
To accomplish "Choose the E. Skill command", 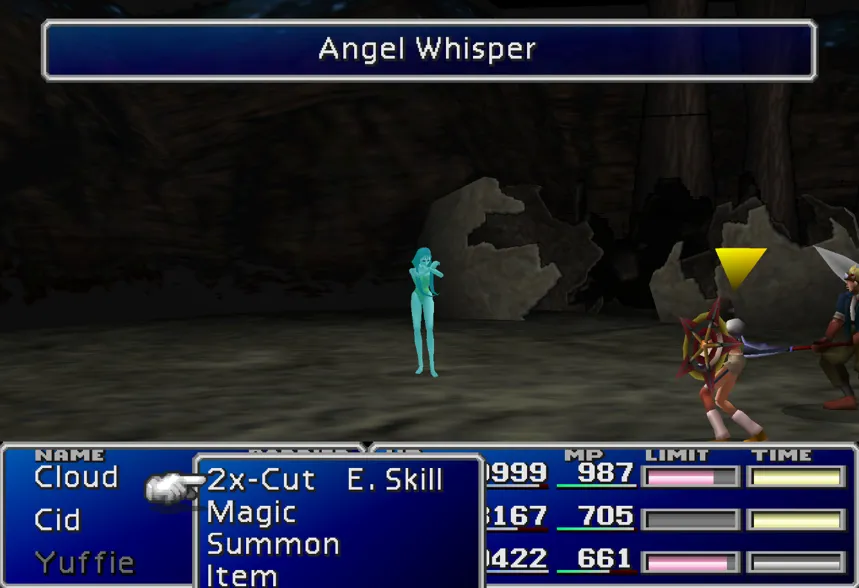I will tap(394, 480).
